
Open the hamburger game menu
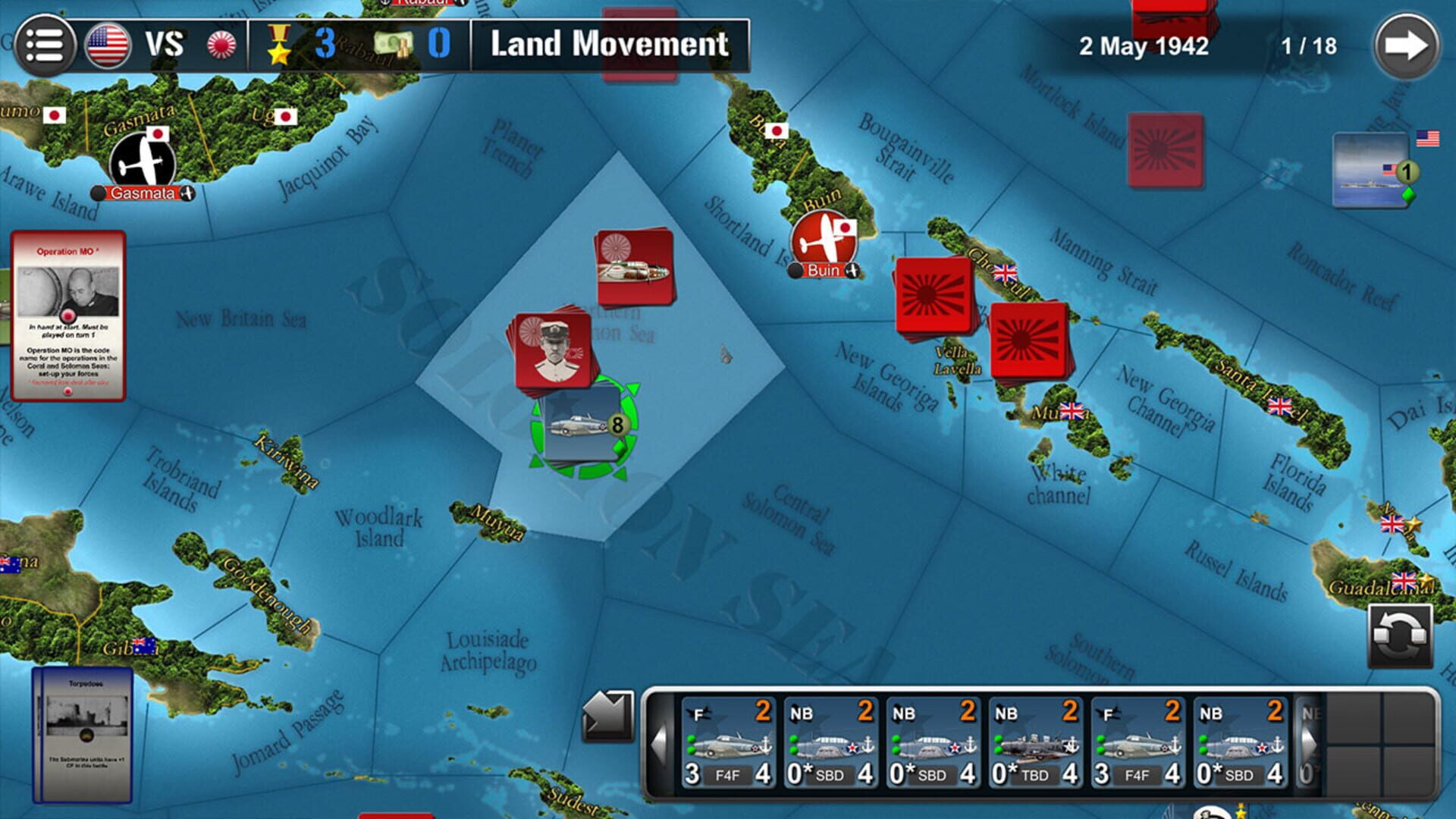click(x=43, y=43)
